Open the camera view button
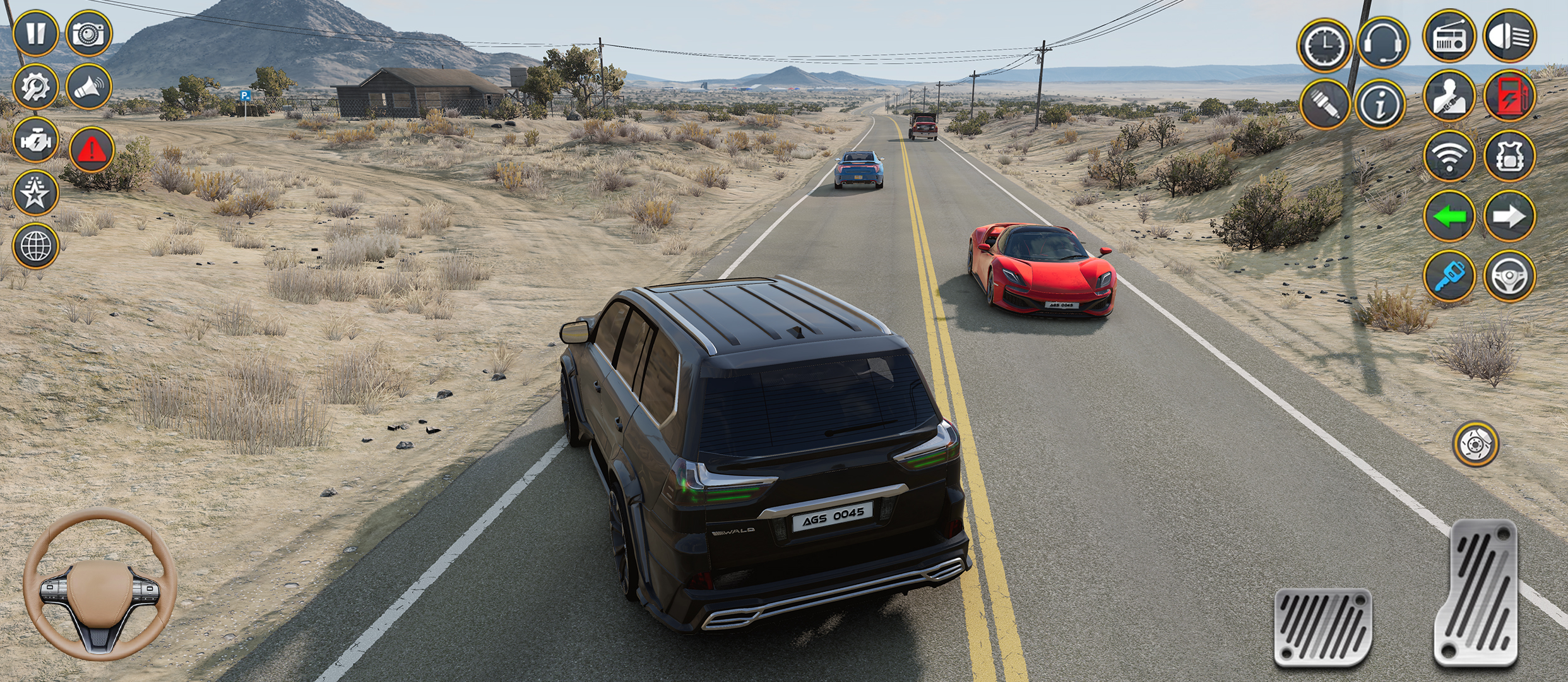The height and width of the screenshot is (682, 1568). click(89, 33)
